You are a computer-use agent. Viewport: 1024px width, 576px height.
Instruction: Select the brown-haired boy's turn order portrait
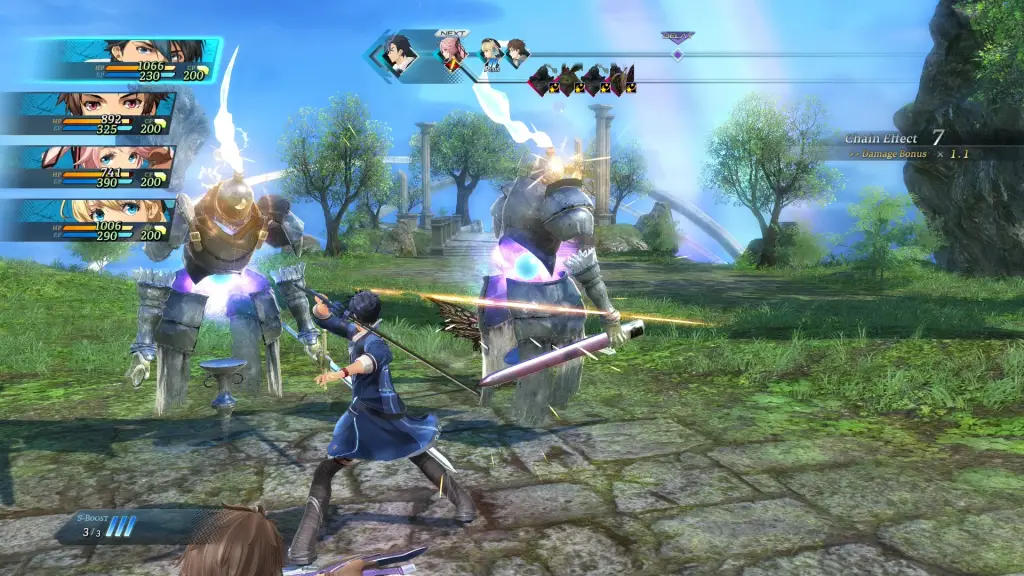coord(515,53)
